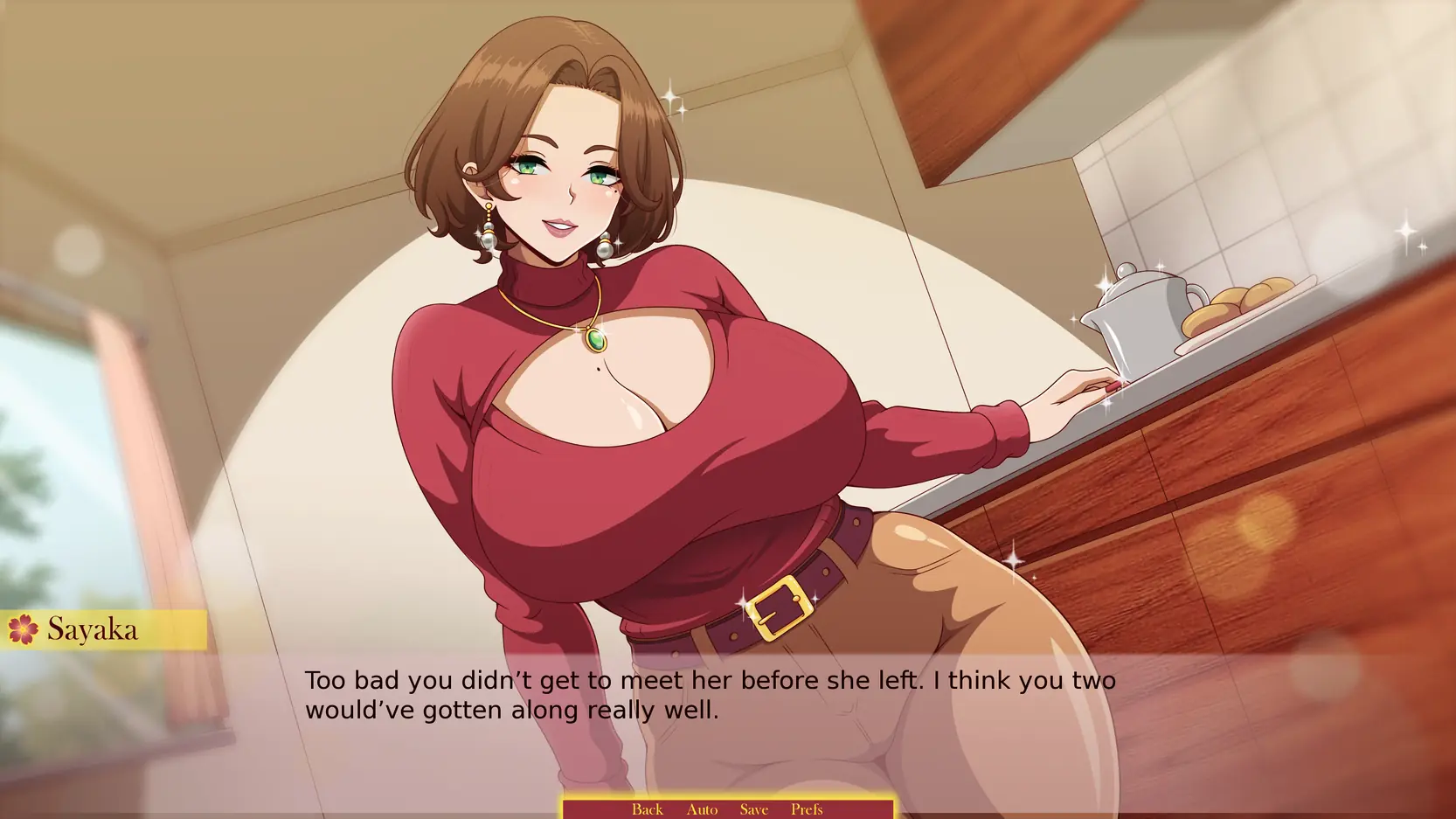Viewport: 1456px width, 819px height.
Task: Toggle "Auto" dialogue advance mode
Action: 702,809
